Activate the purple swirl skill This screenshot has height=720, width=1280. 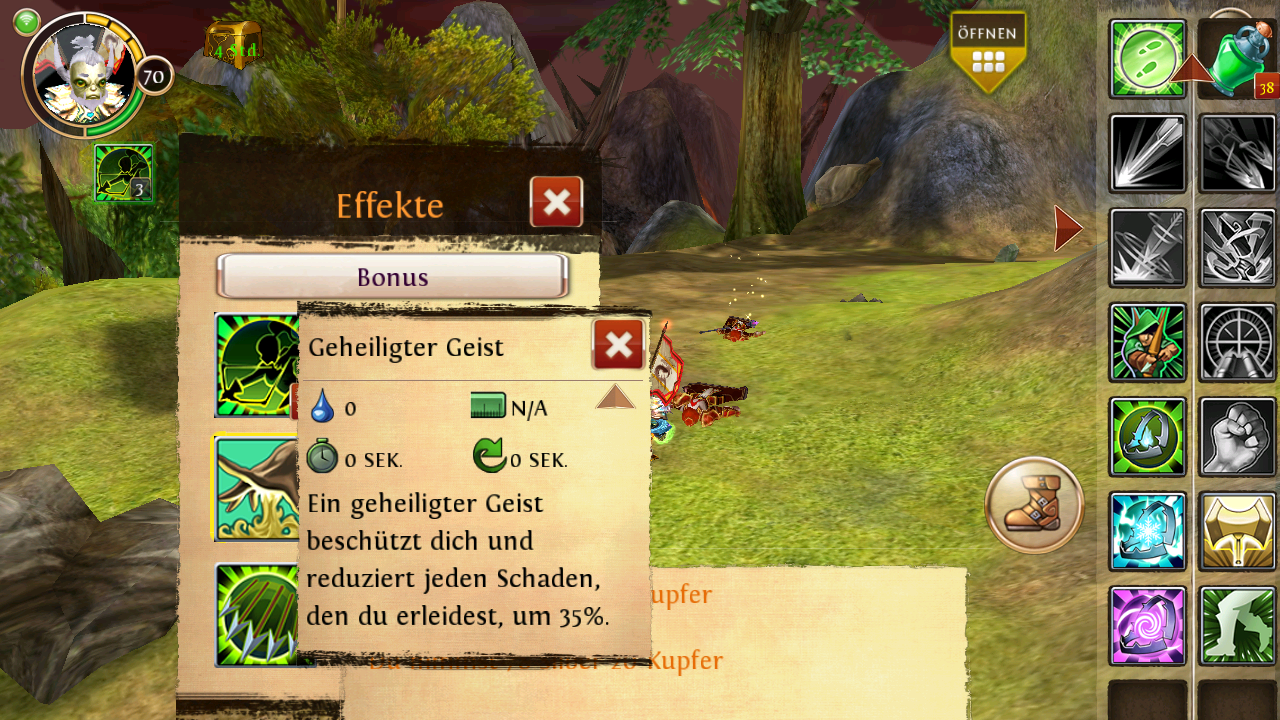pos(1147,626)
